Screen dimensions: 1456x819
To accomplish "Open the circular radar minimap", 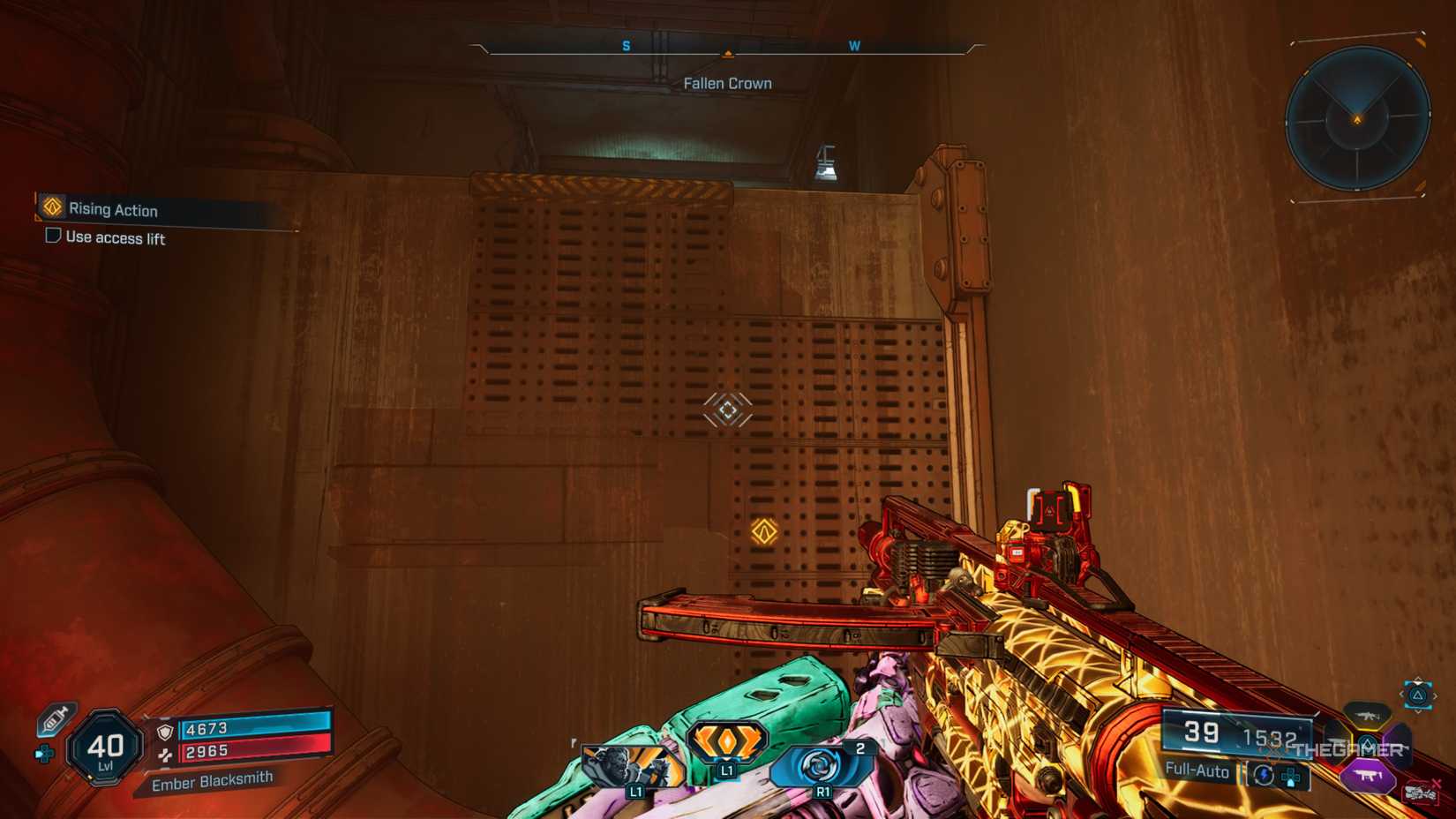I will pos(1357,118).
